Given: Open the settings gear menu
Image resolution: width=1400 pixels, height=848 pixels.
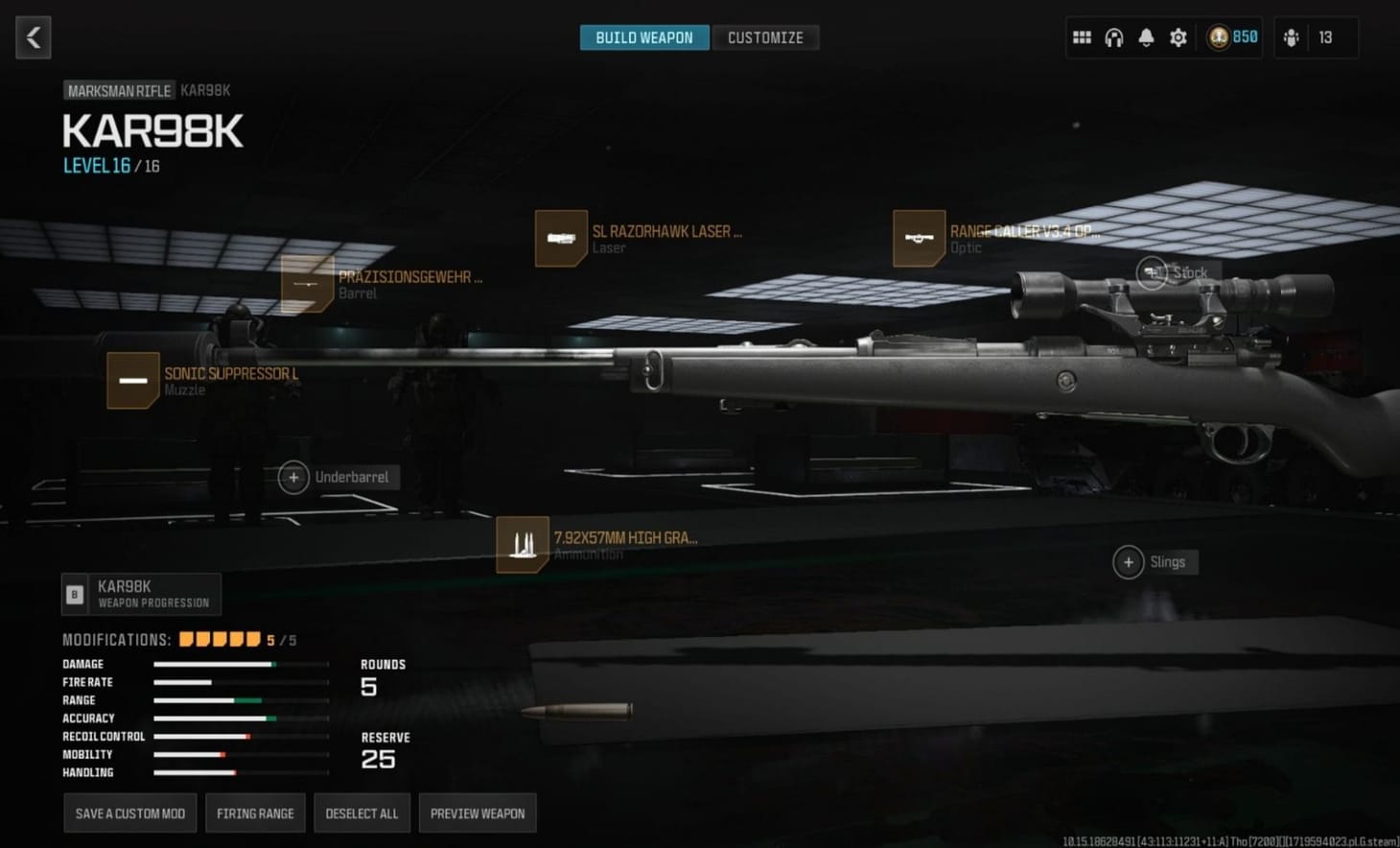Looking at the screenshot, I should (1178, 36).
